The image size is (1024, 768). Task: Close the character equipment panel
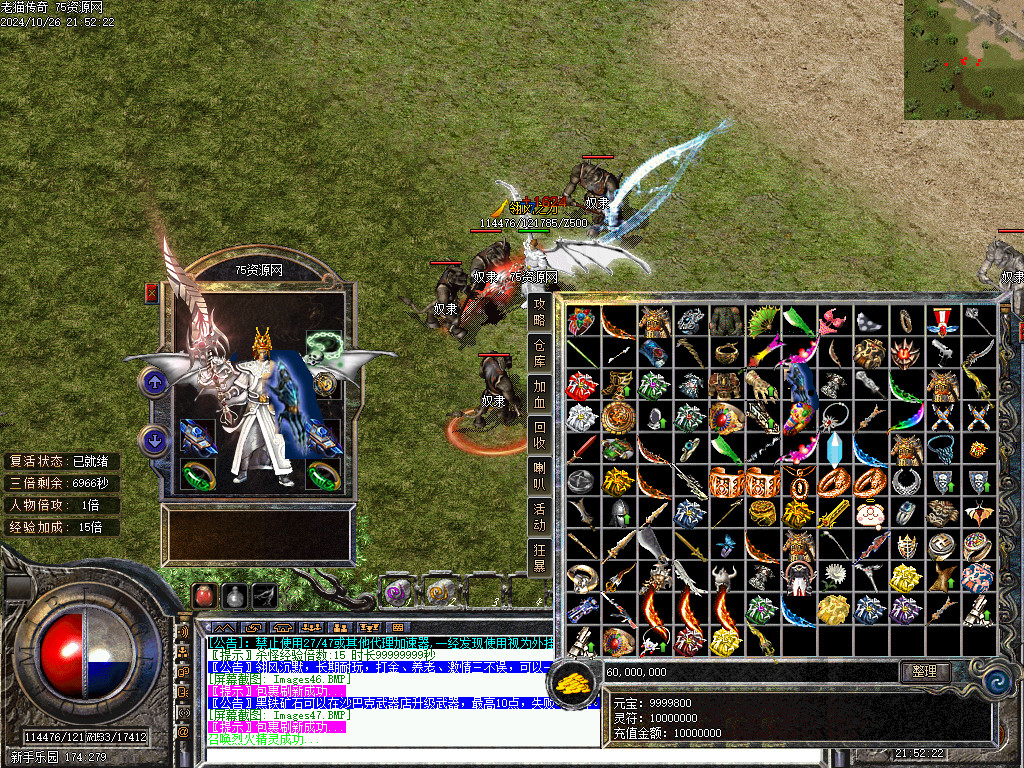point(152,293)
